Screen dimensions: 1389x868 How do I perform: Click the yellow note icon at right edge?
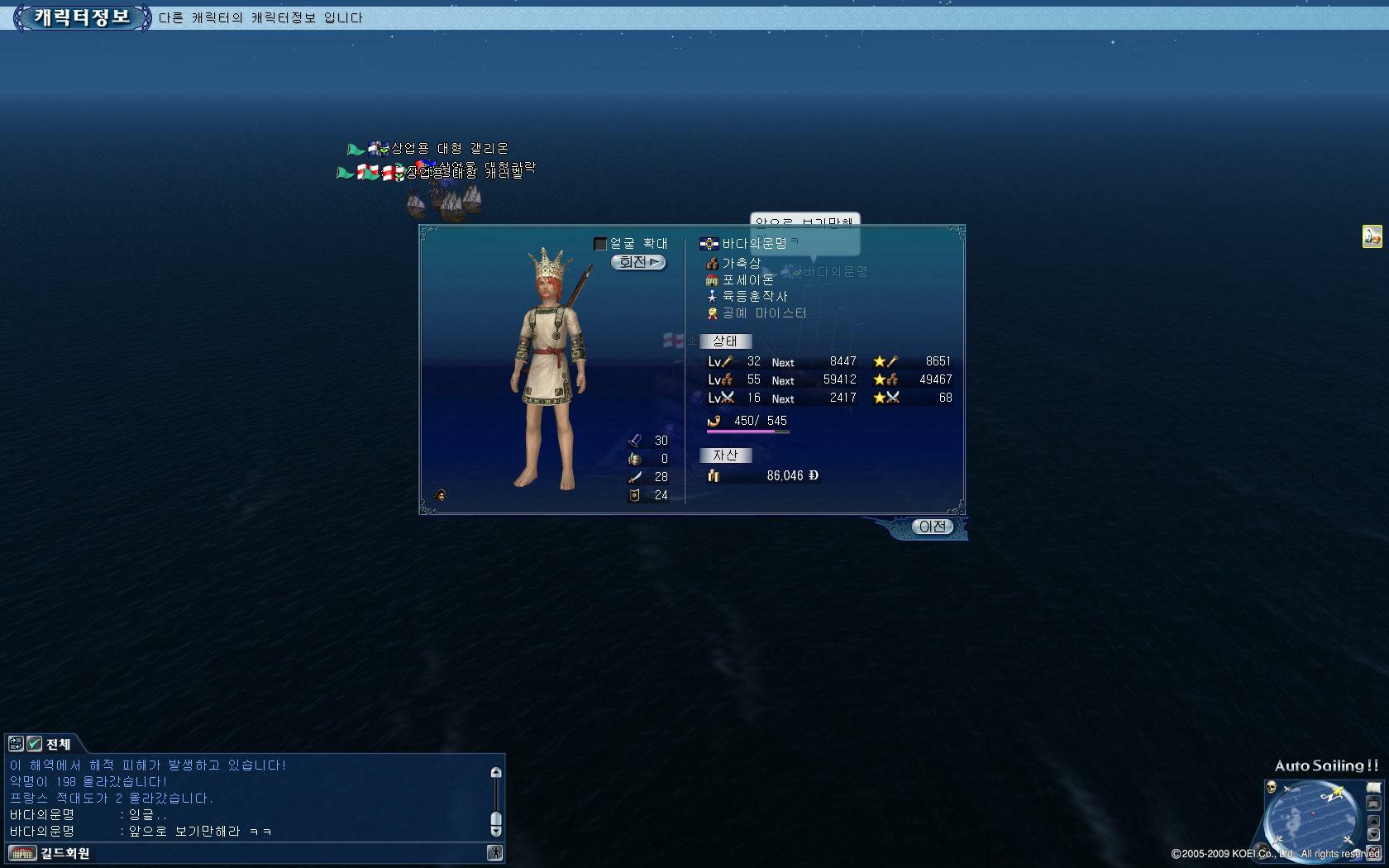pos(1372,236)
